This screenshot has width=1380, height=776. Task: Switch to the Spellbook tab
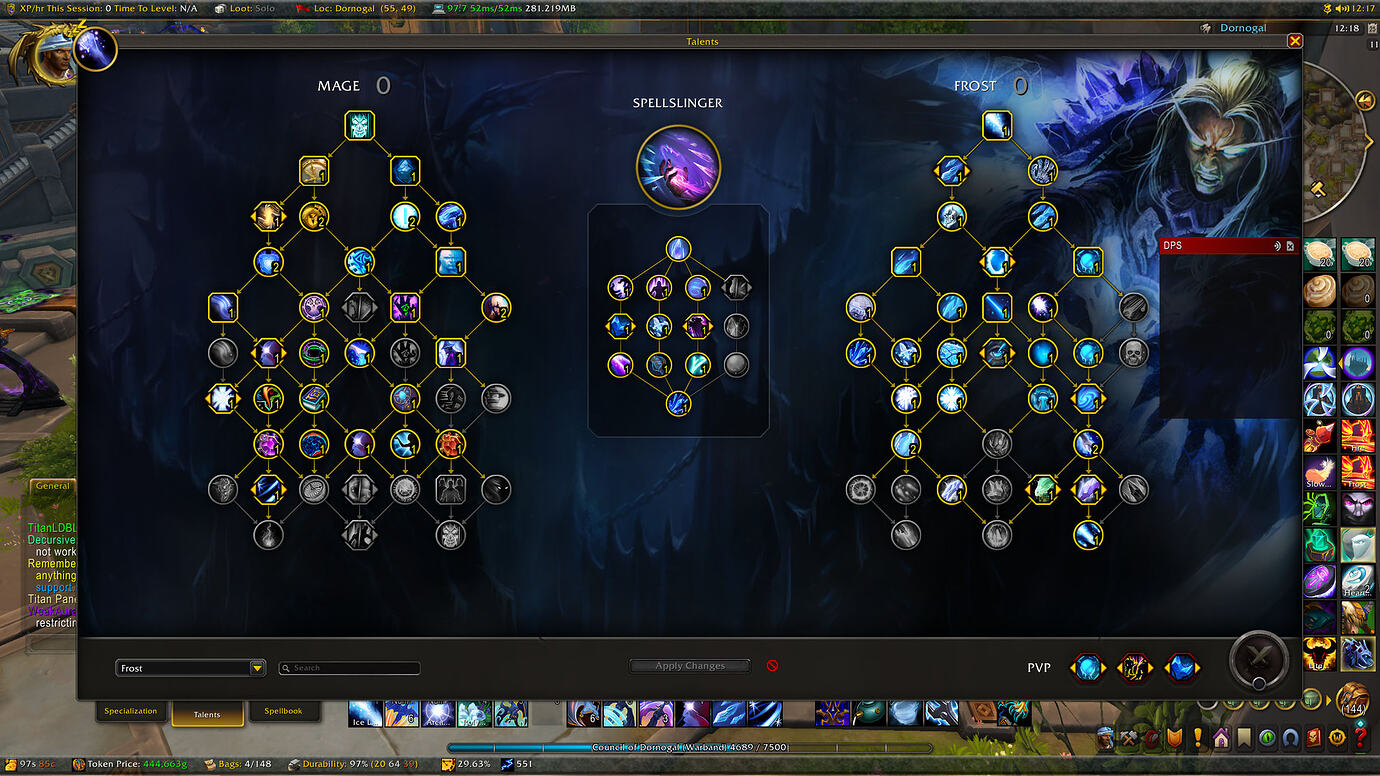pos(285,710)
